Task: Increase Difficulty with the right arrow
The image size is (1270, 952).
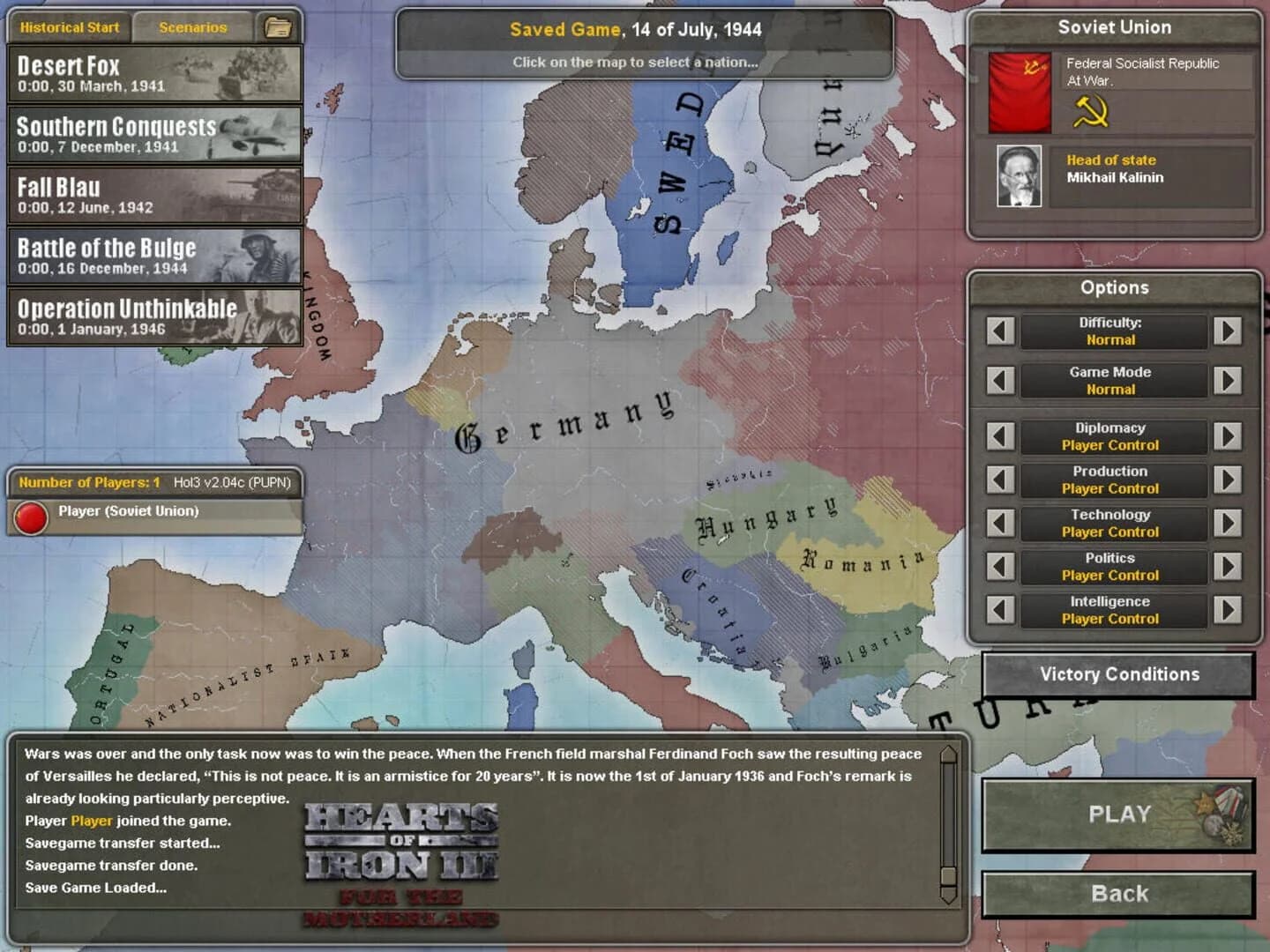Action: [x=1227, y=332]
